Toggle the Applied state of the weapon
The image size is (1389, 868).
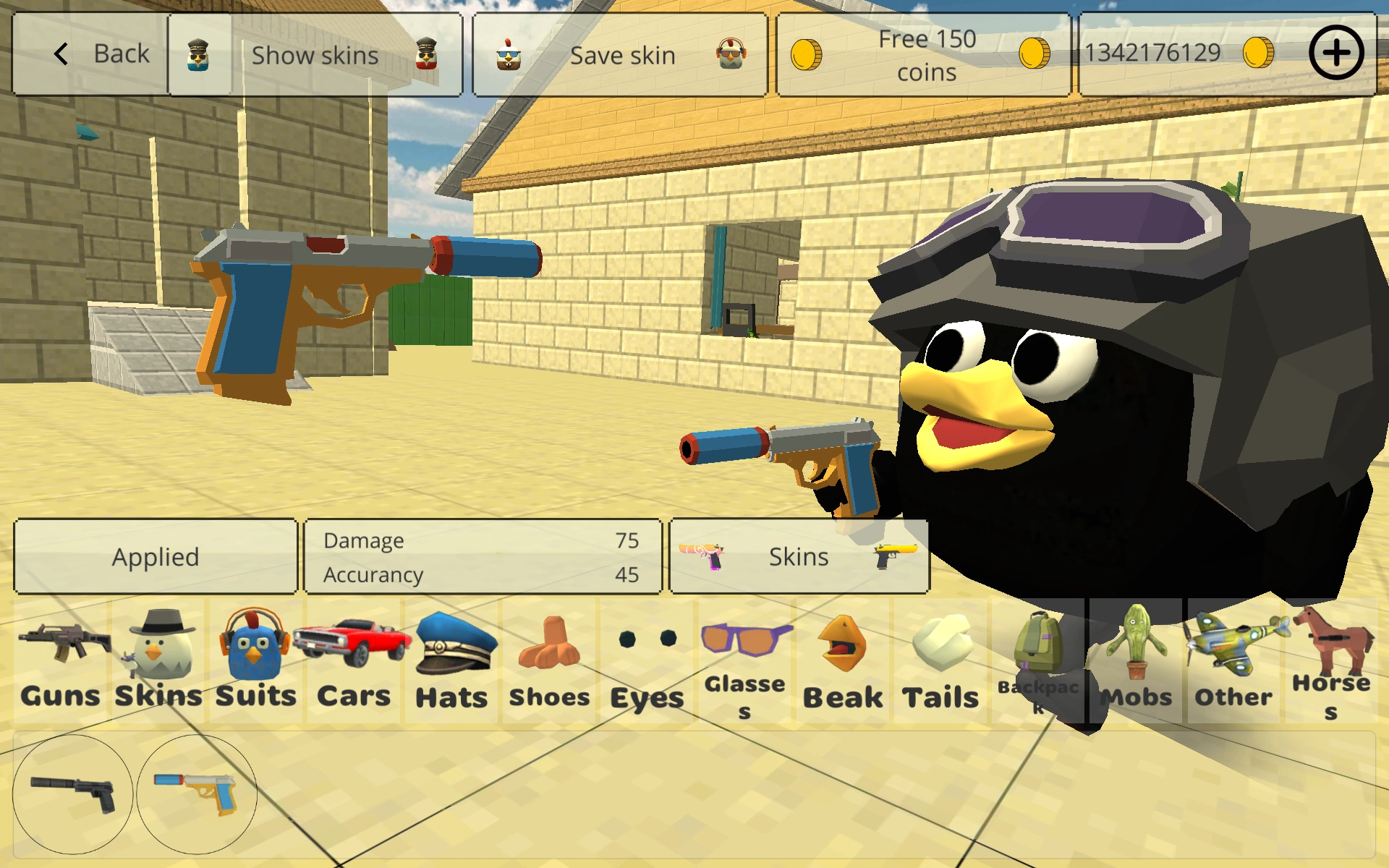(156, 556)
